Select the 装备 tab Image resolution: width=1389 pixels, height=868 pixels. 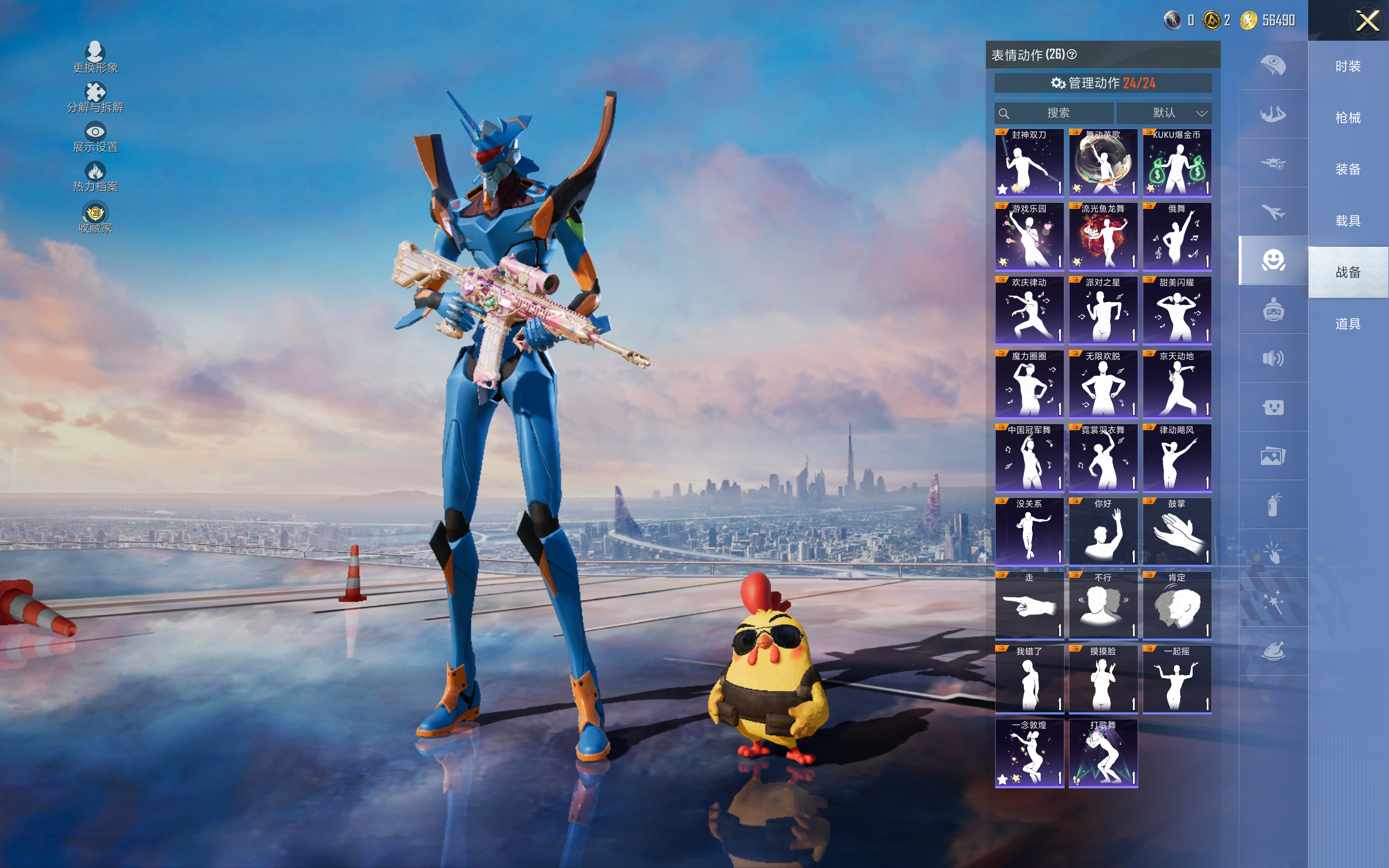[1348, 169]
